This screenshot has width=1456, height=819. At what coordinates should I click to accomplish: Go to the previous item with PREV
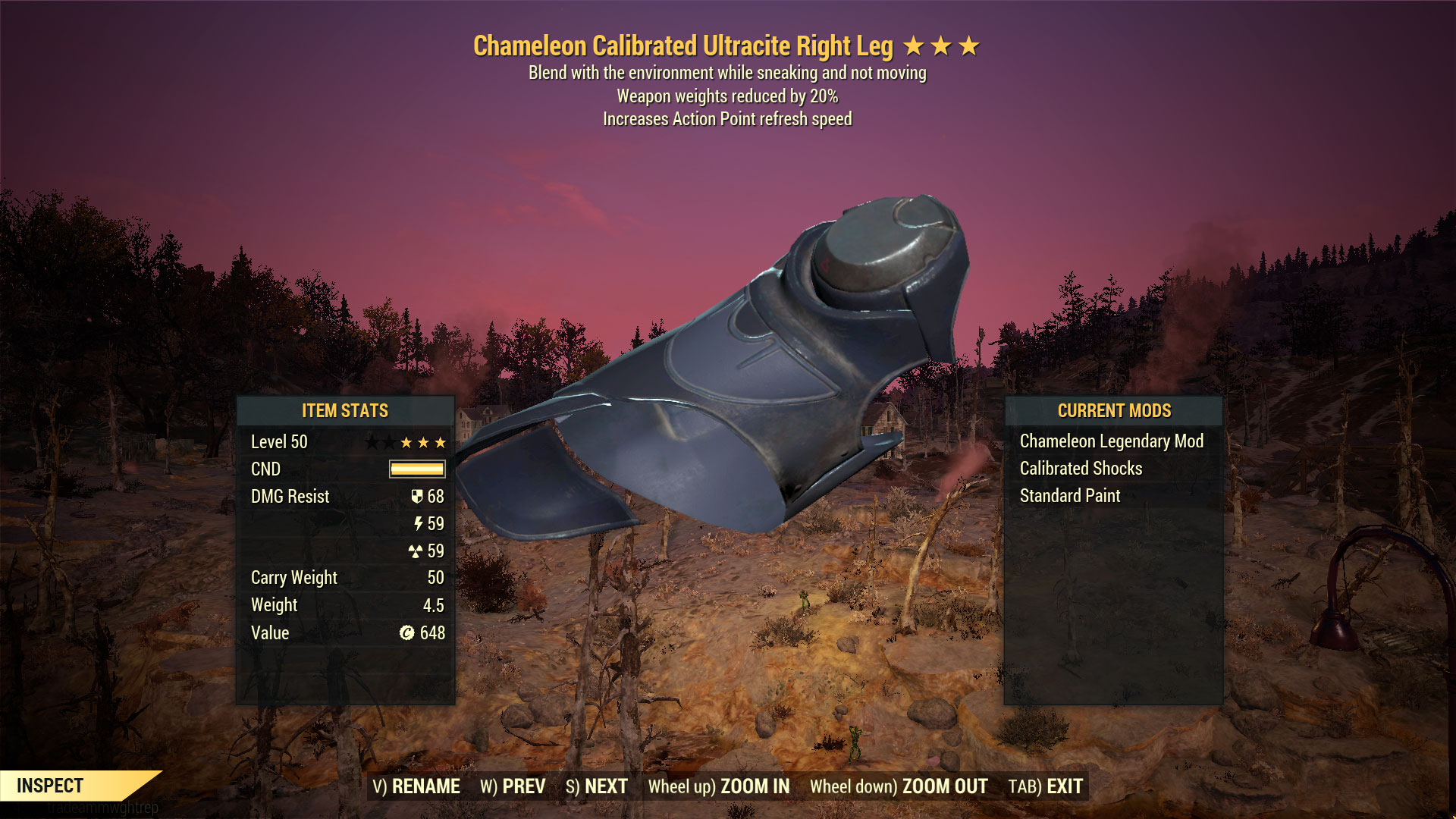pos(513,786)
